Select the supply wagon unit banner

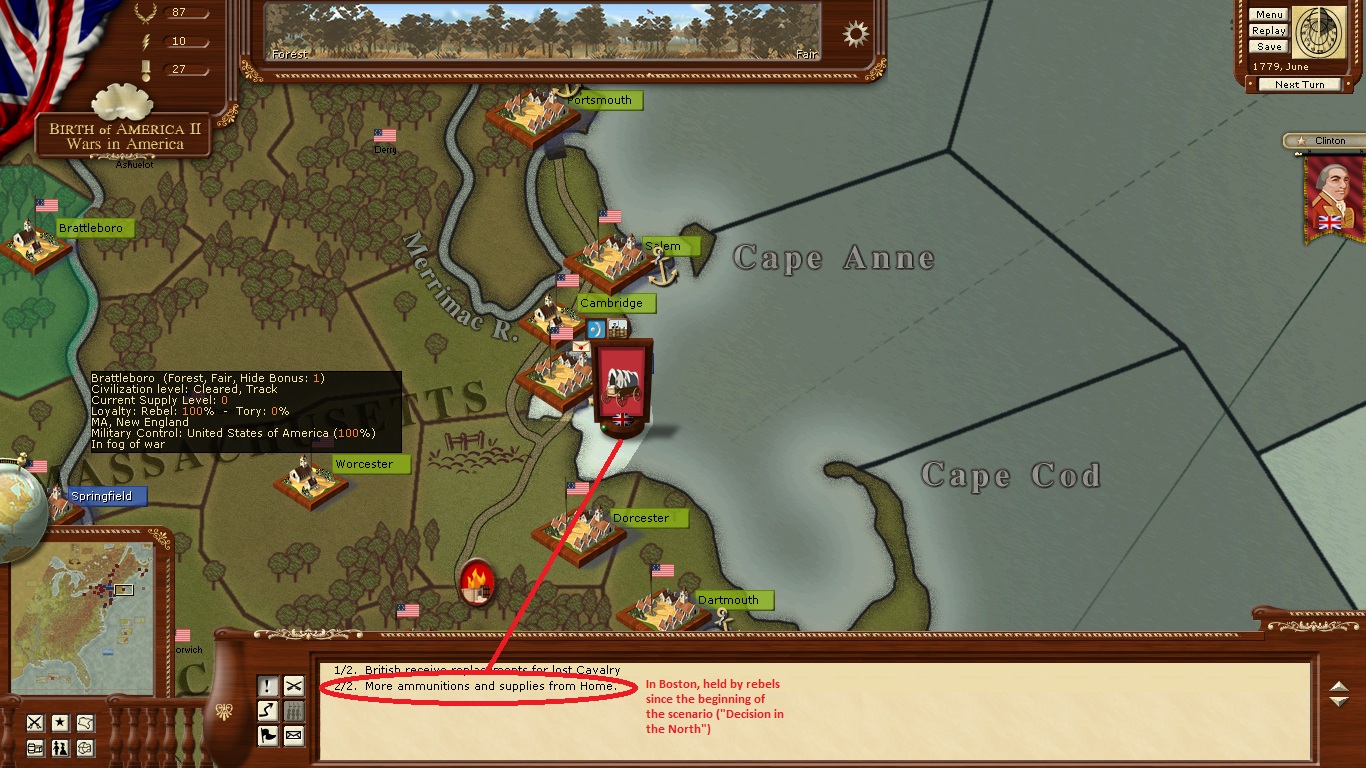click(x=622, y=385)
